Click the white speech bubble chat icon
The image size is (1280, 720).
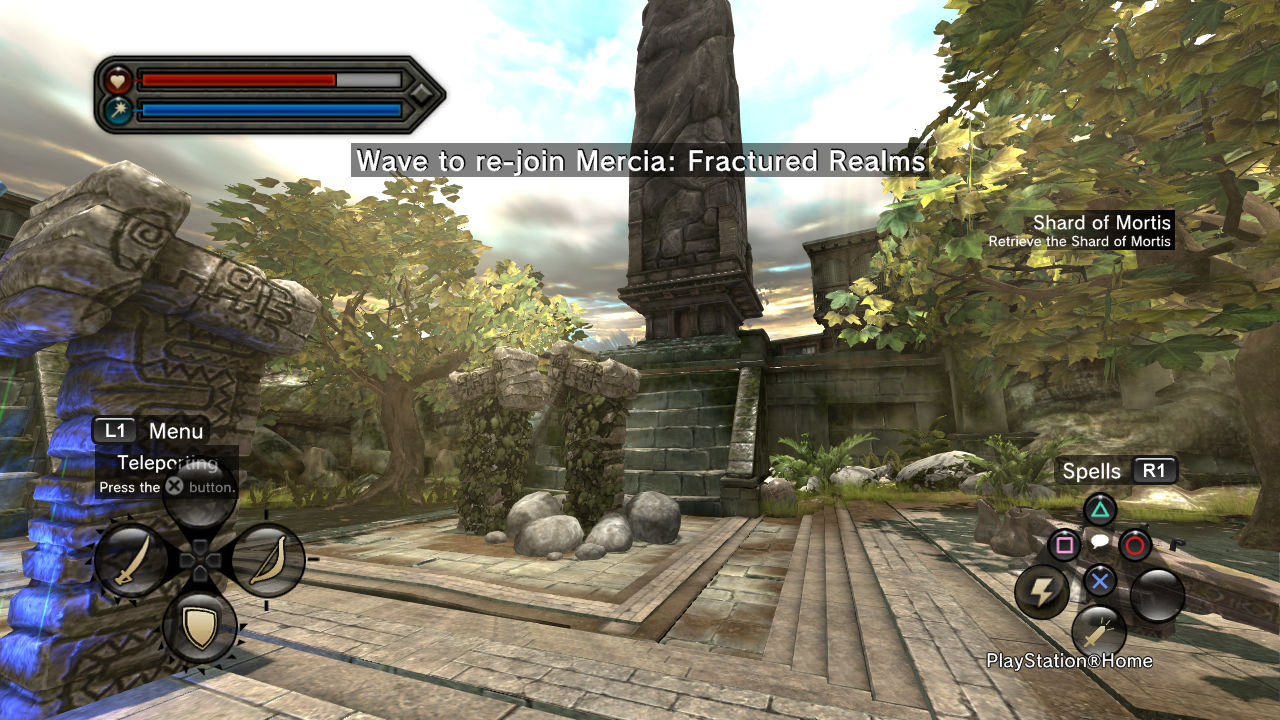[x=1099, y=542]
